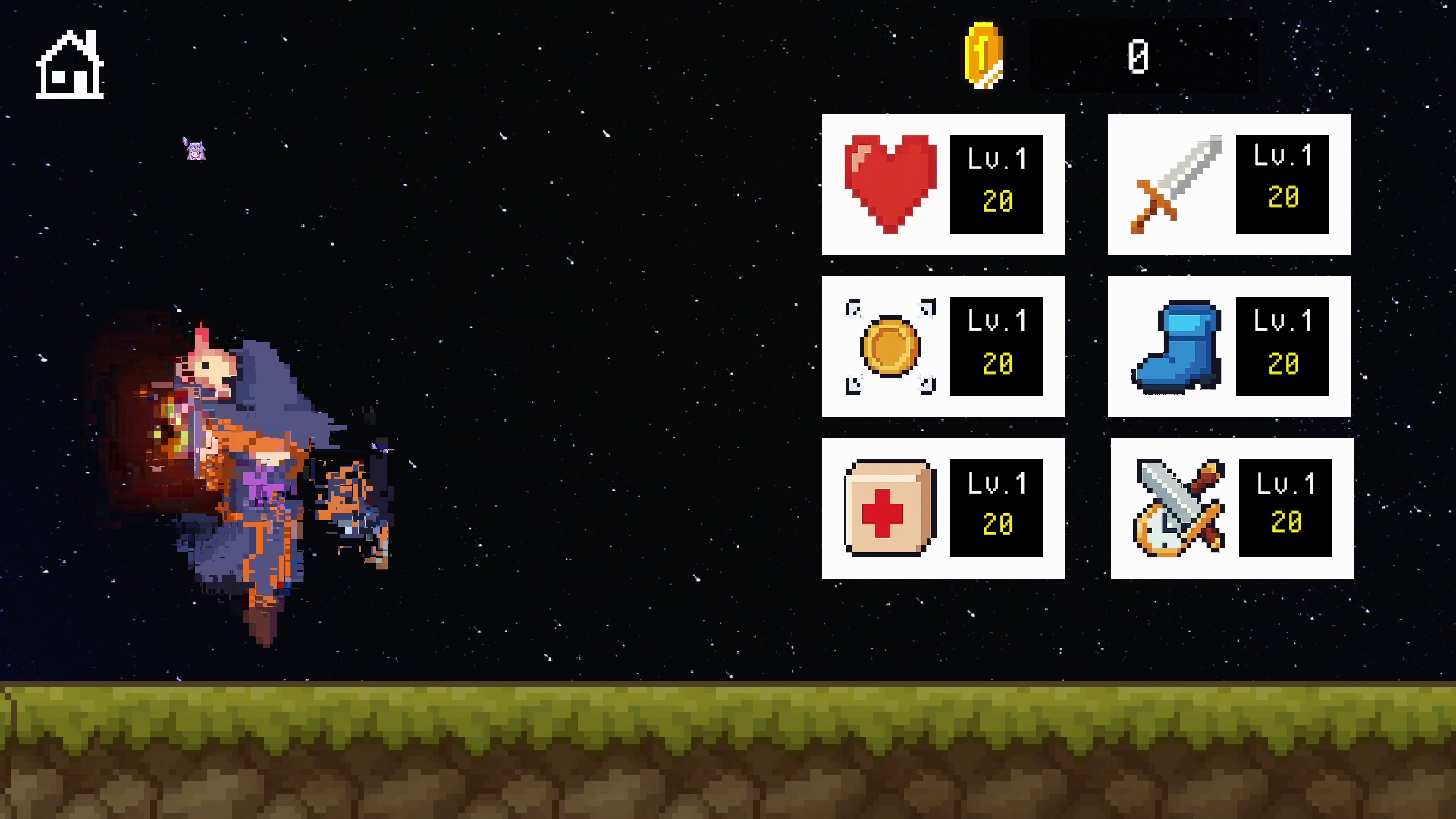Purchase the coin magnet range upgrade
Image resolution: width=1456 pixels, height=819 pixels.
943,347
